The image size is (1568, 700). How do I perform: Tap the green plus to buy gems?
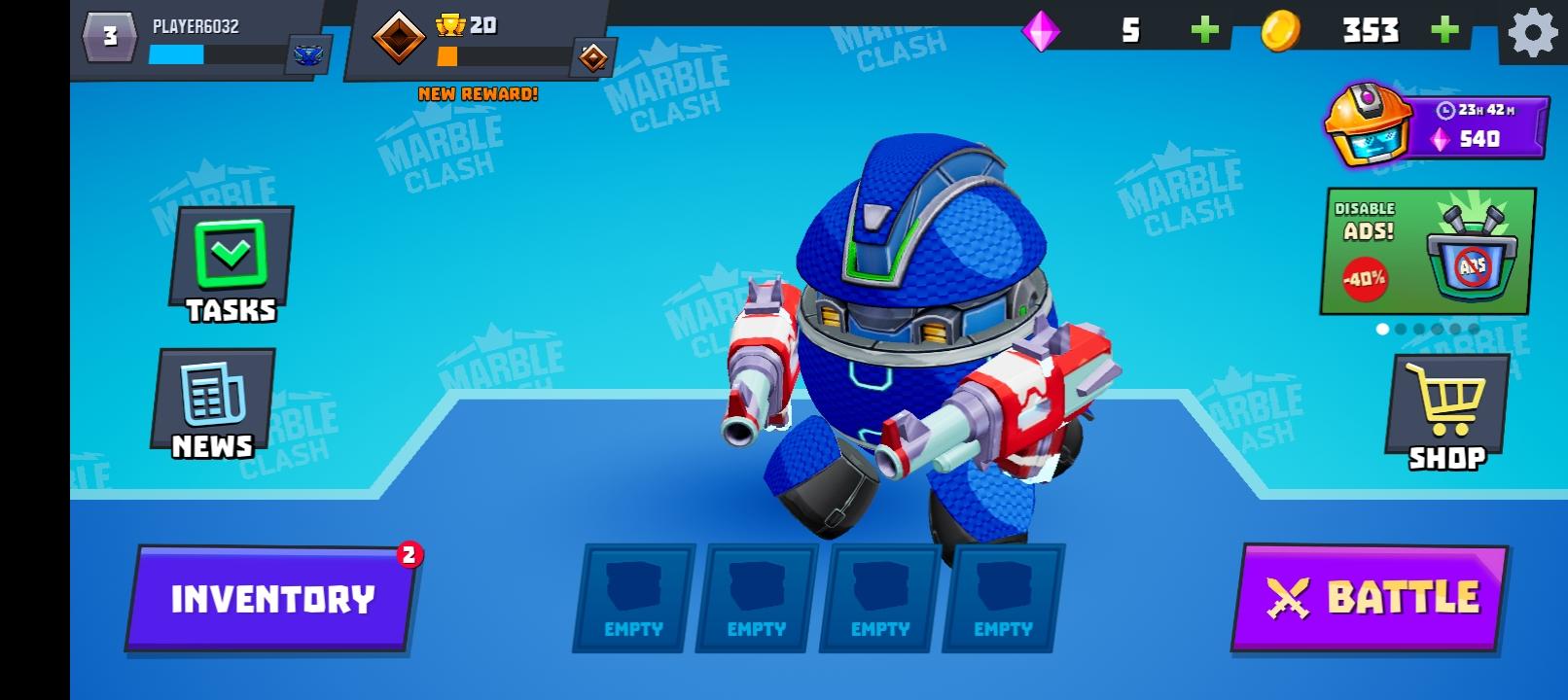pyautogui.click(x=1203, y=32)
